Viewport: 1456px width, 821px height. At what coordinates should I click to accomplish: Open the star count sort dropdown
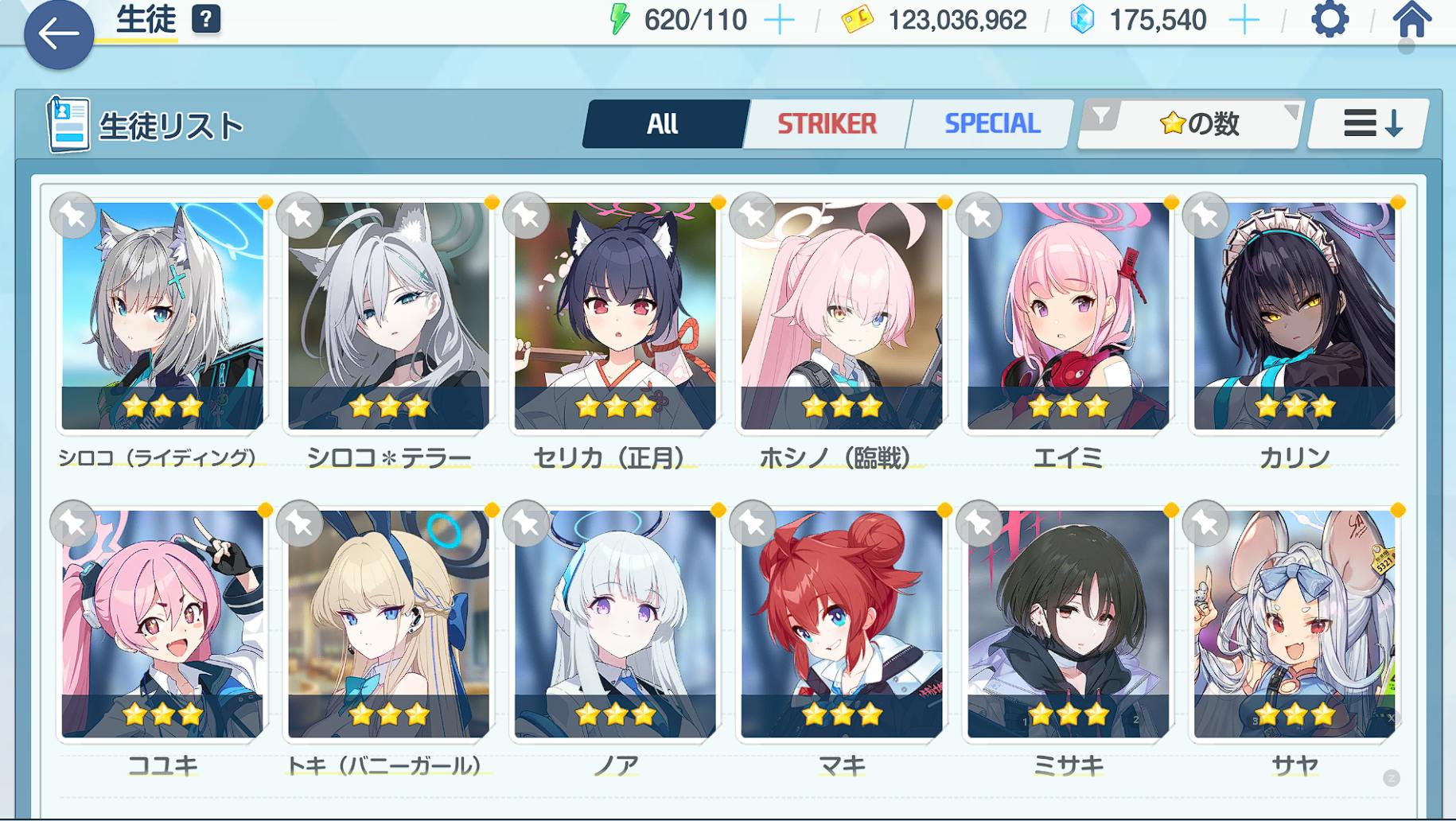[1192, 124]
